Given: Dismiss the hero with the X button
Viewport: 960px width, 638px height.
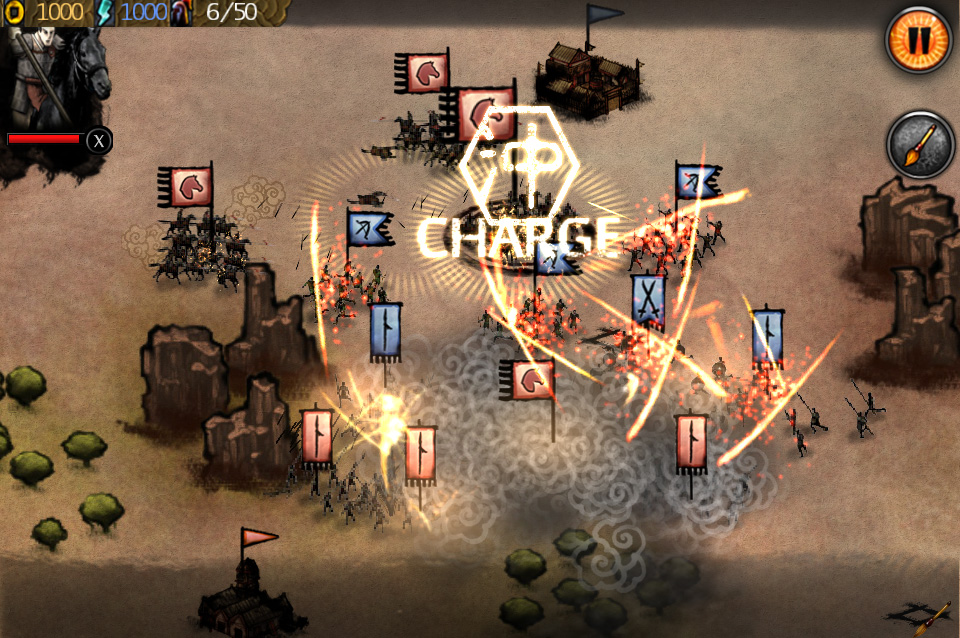Looking at the screenshot, I should [98, 141].
